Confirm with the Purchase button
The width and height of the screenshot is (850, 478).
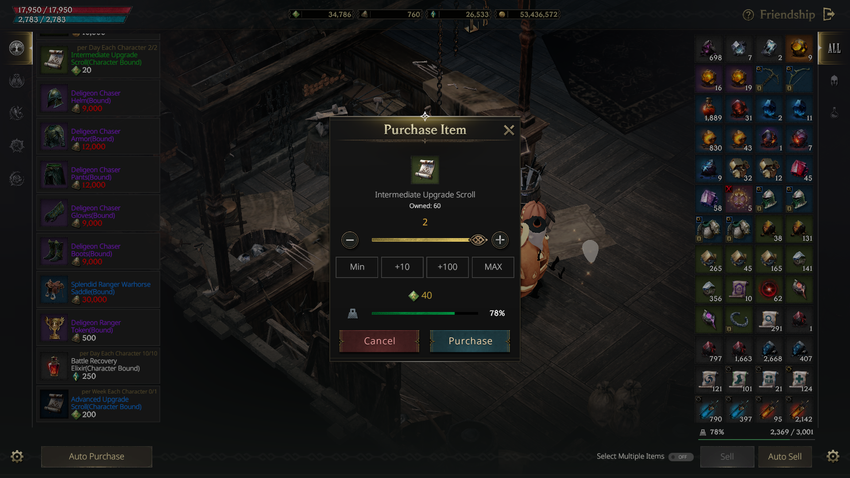470,341
